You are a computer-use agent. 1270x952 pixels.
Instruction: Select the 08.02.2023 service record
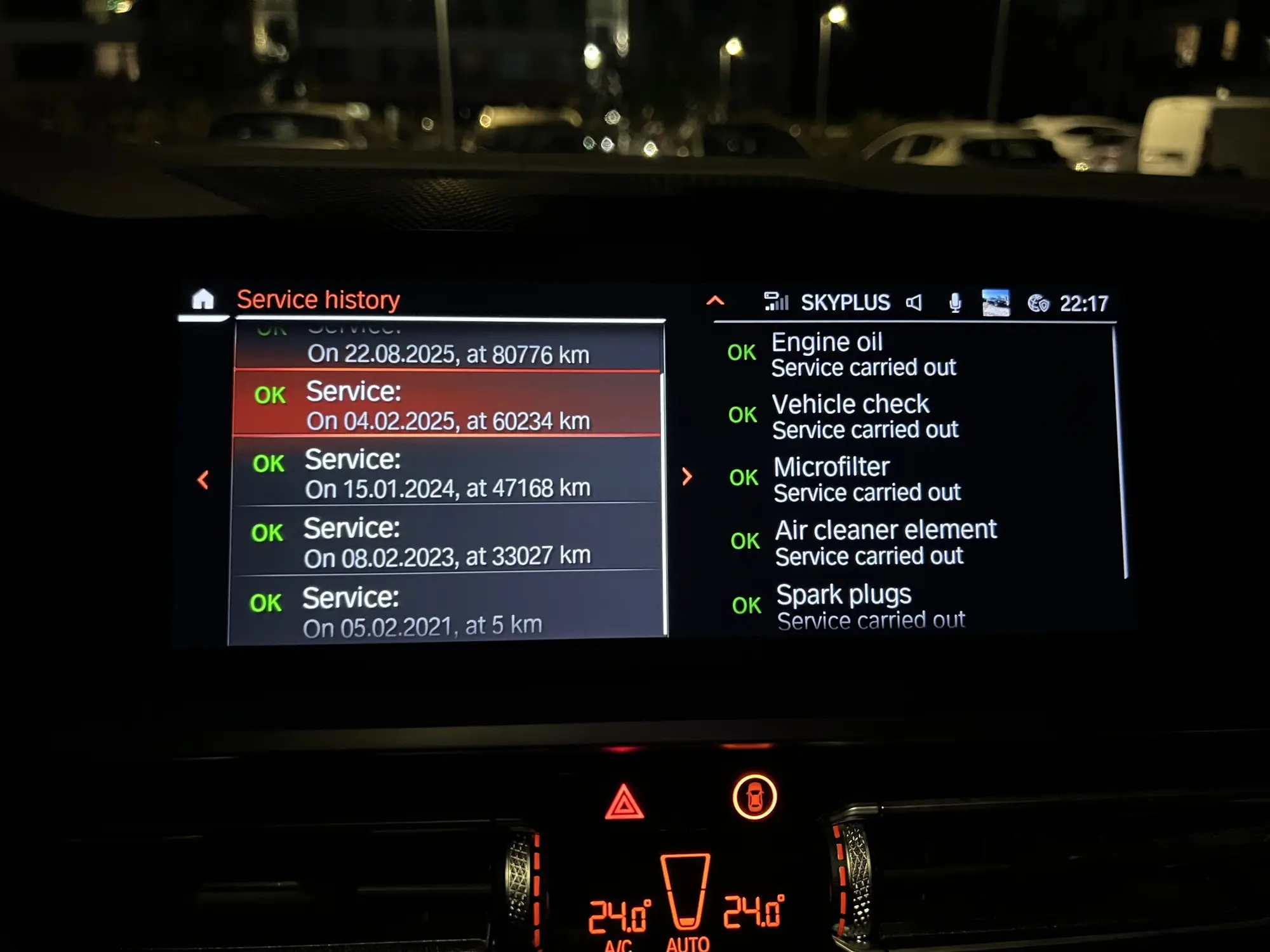(x=446, y=541)
